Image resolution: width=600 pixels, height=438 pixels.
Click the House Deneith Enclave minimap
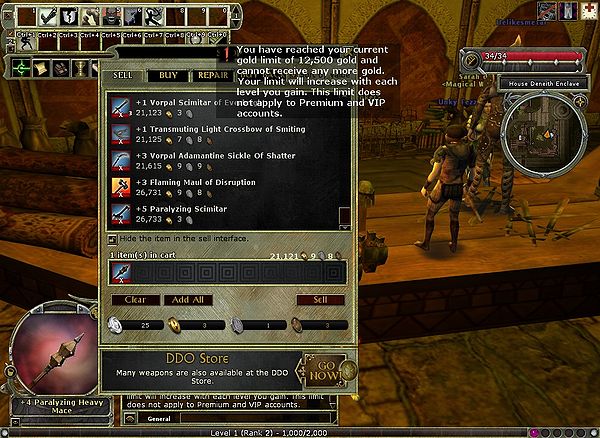(540, 127)
